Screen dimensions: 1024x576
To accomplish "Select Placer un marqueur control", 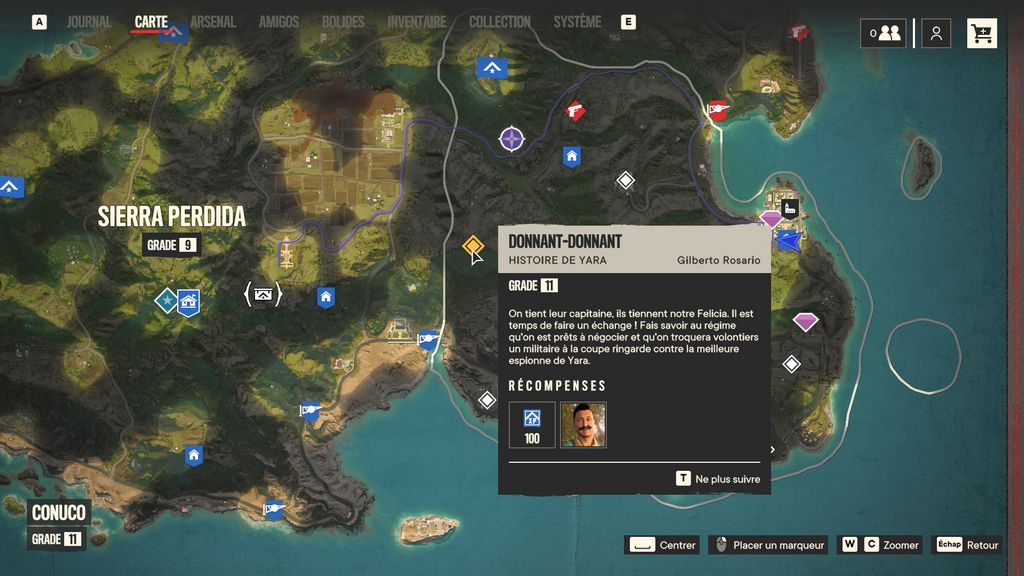I will point(766,545).
